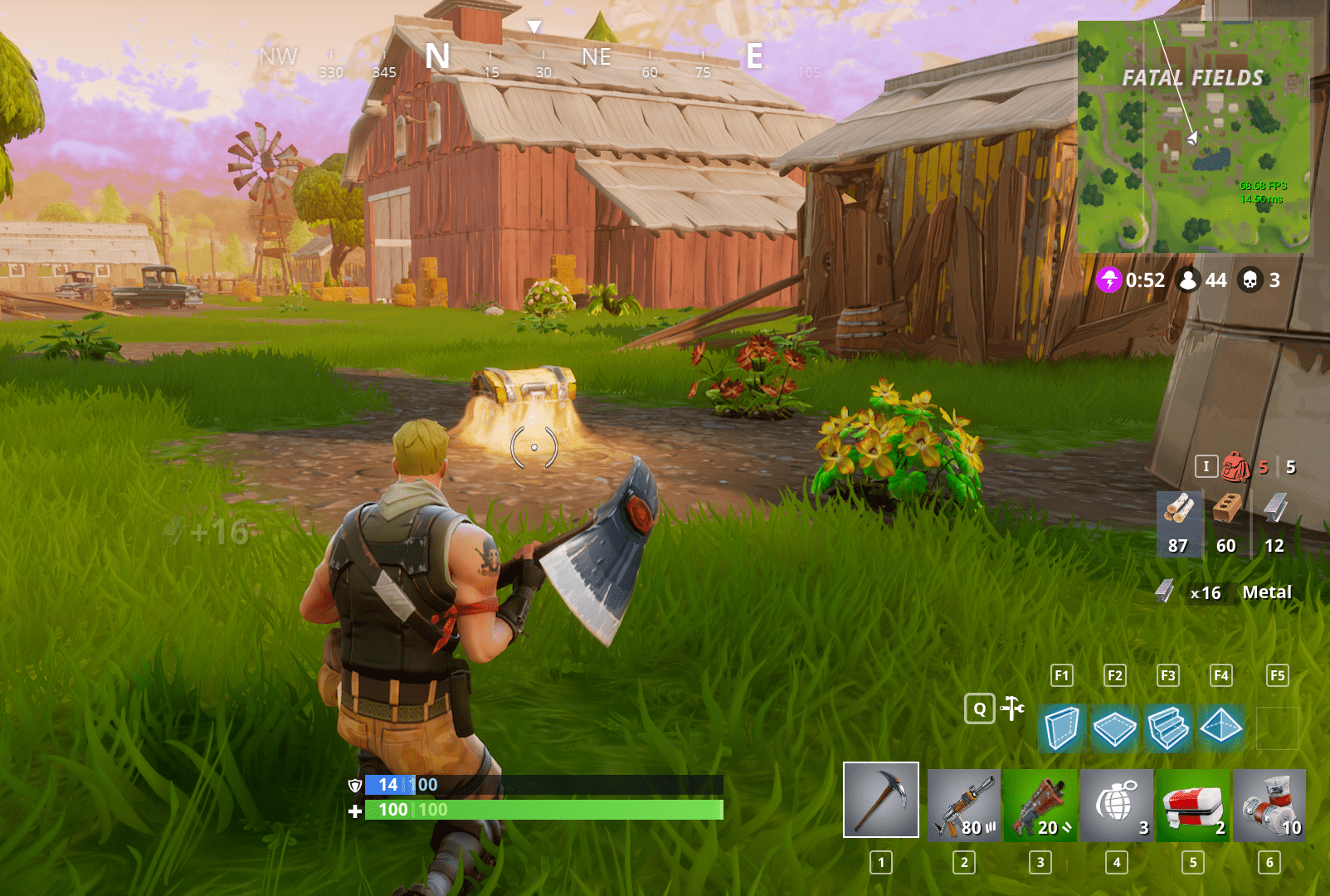The image size is (1330, 896).
Task: Select the stairs building piece
Action: [x=1167, y=728]
